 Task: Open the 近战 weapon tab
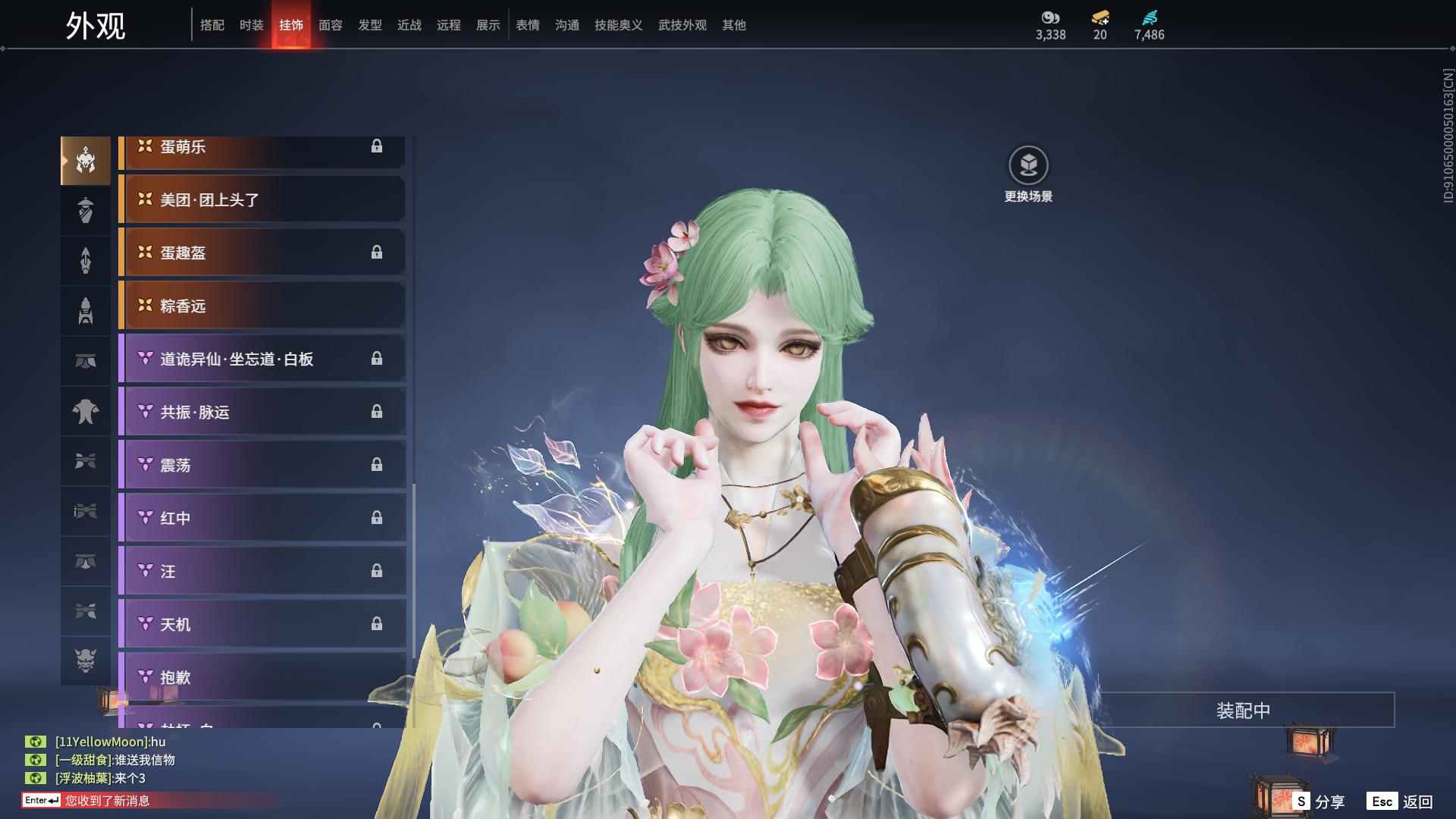tap(409, 25)
